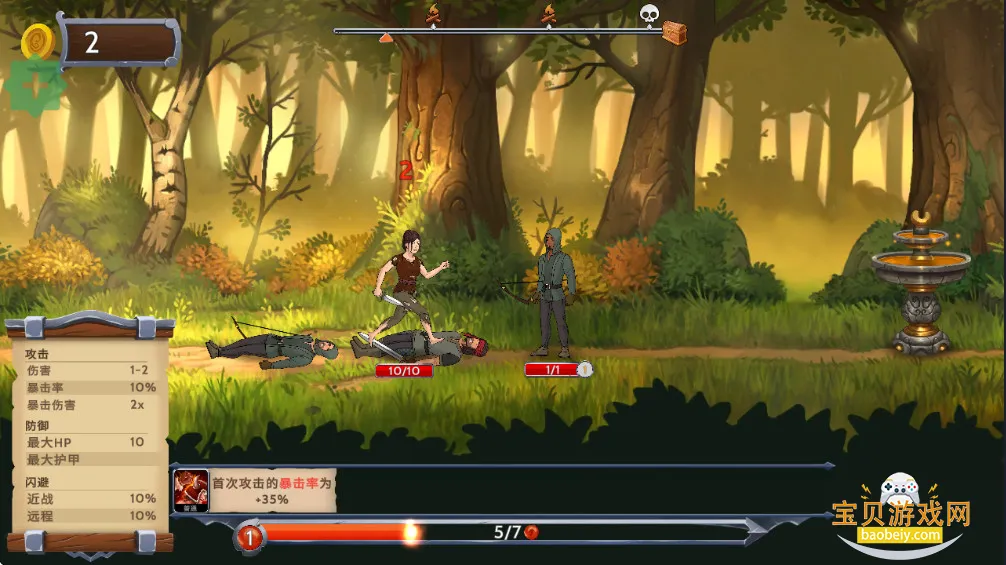Click the level 1 badge by the experience bar
The width and height of the screenshot is (1006, 565).
pos(249,538)
